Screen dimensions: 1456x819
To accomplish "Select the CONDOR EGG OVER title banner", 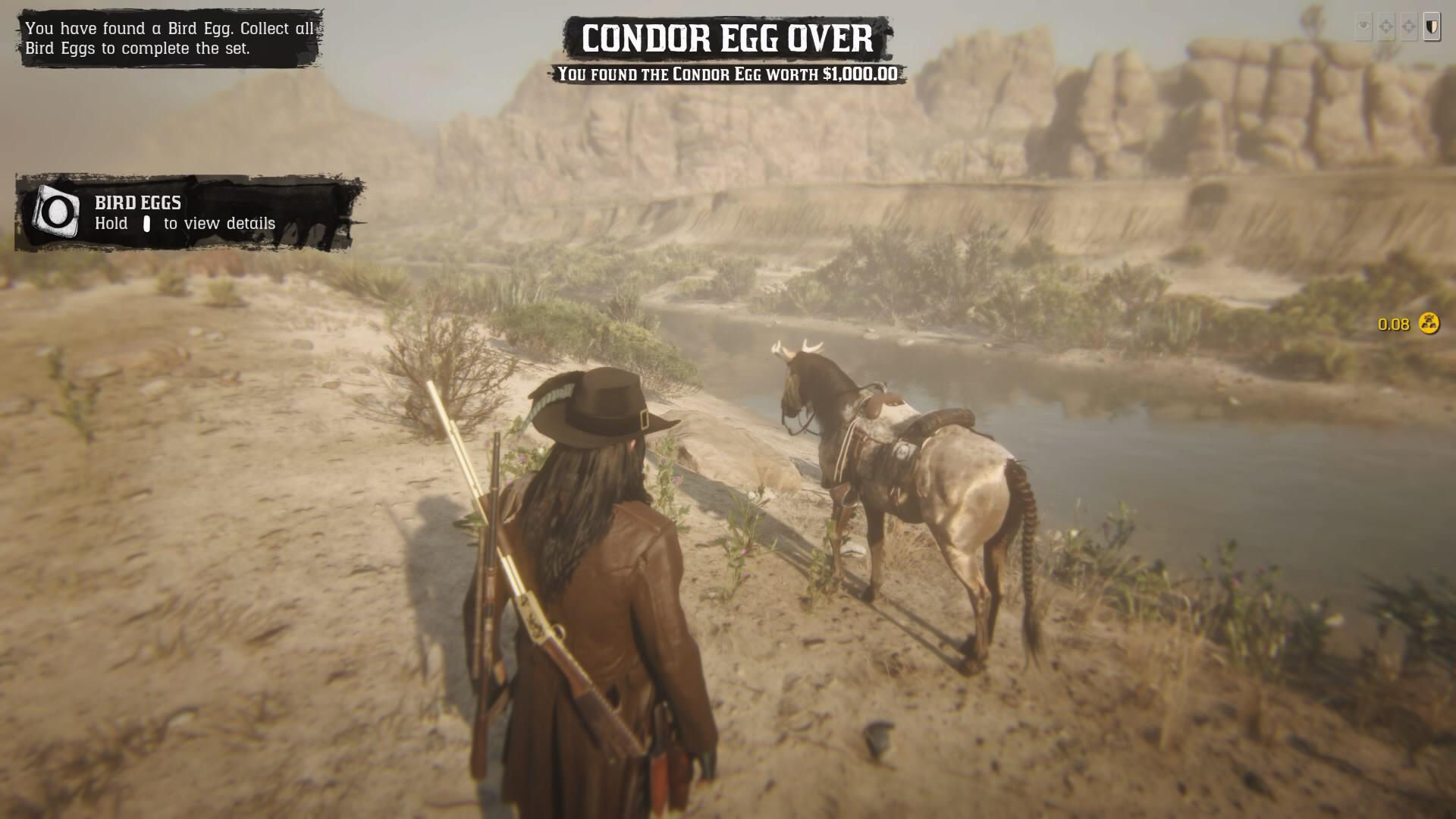I will click(727, 36).
